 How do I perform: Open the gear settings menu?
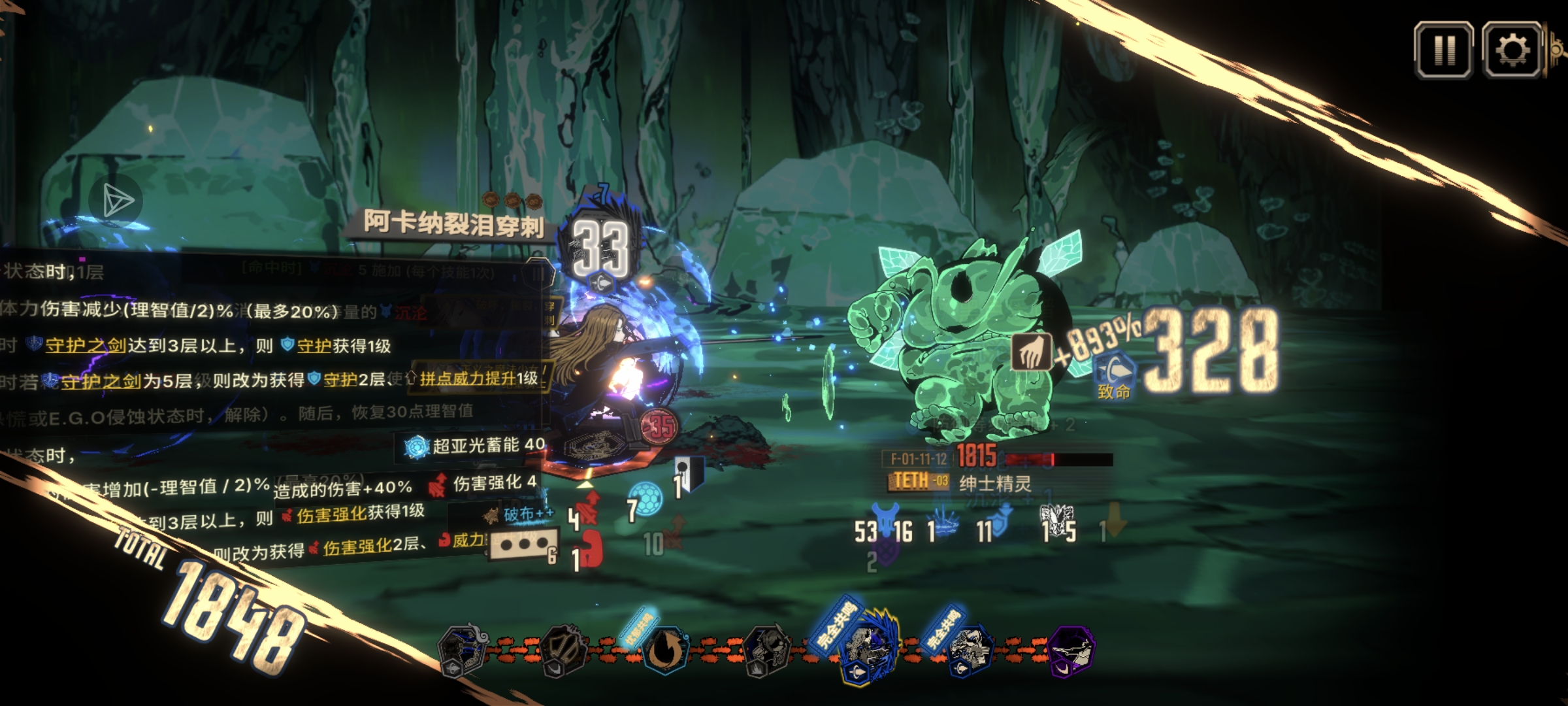coord(1512,50)
